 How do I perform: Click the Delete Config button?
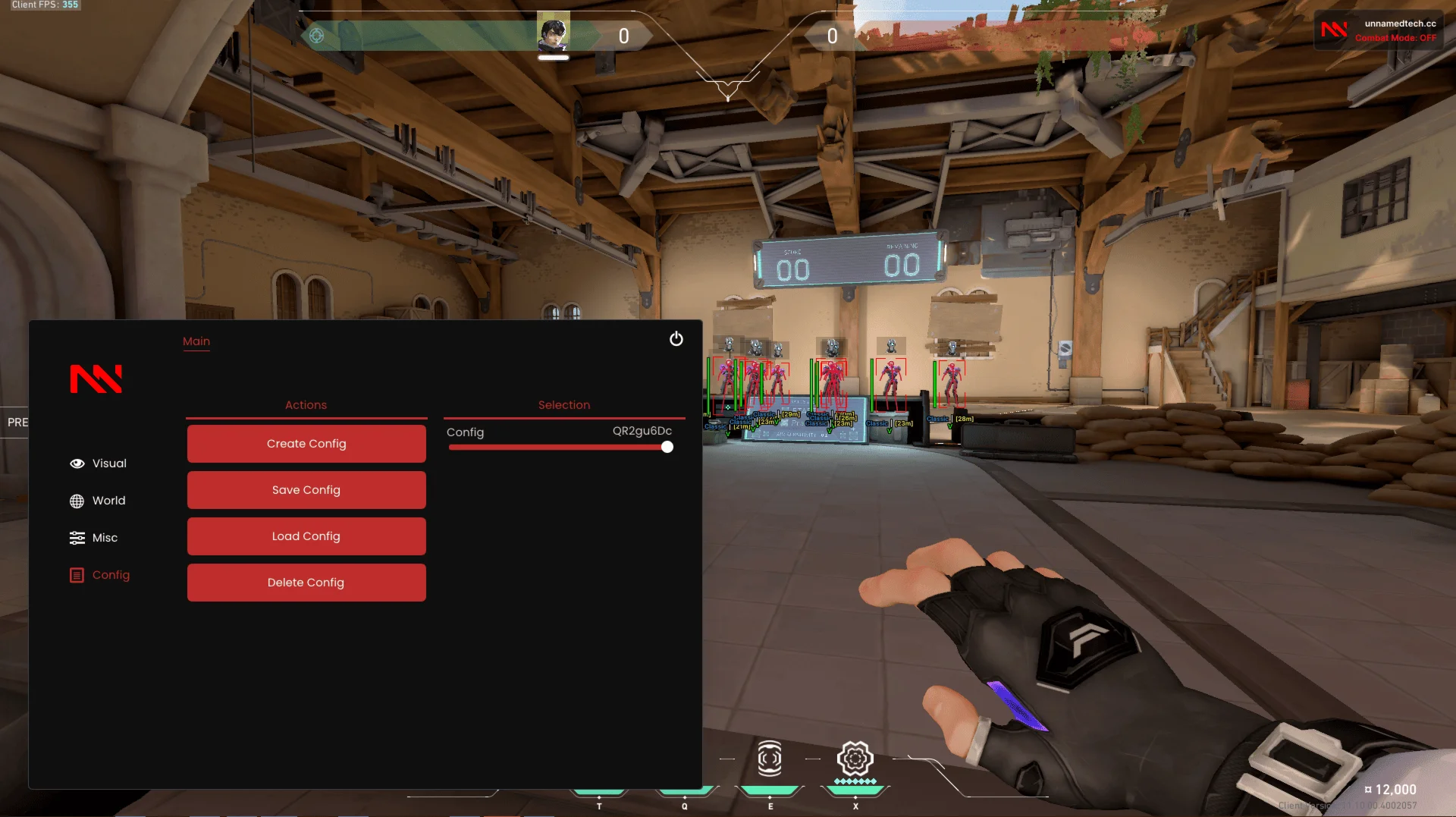[x=306, y=582]
